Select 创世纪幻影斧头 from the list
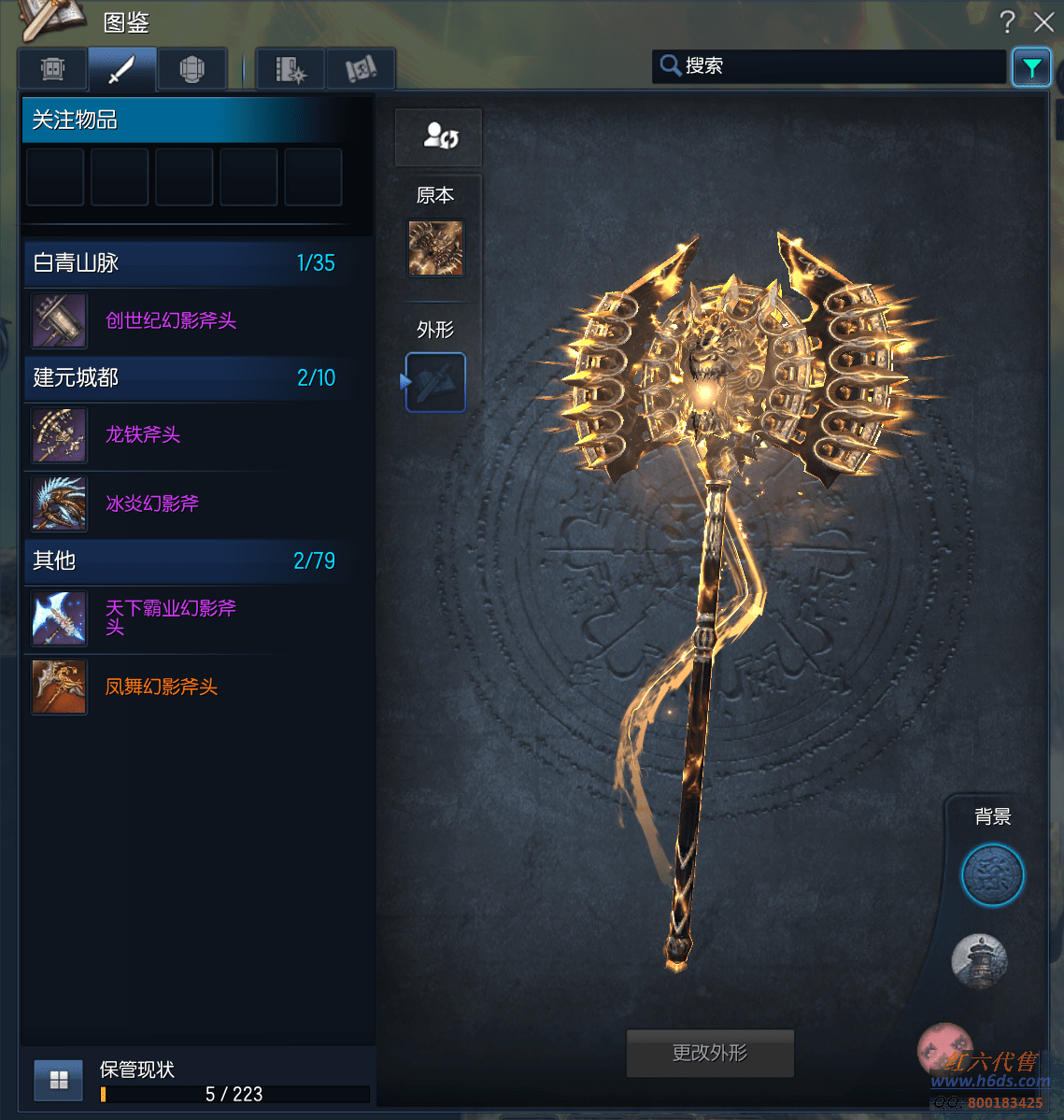Screen dimensions: 1064x1120 tap(171, 320)
